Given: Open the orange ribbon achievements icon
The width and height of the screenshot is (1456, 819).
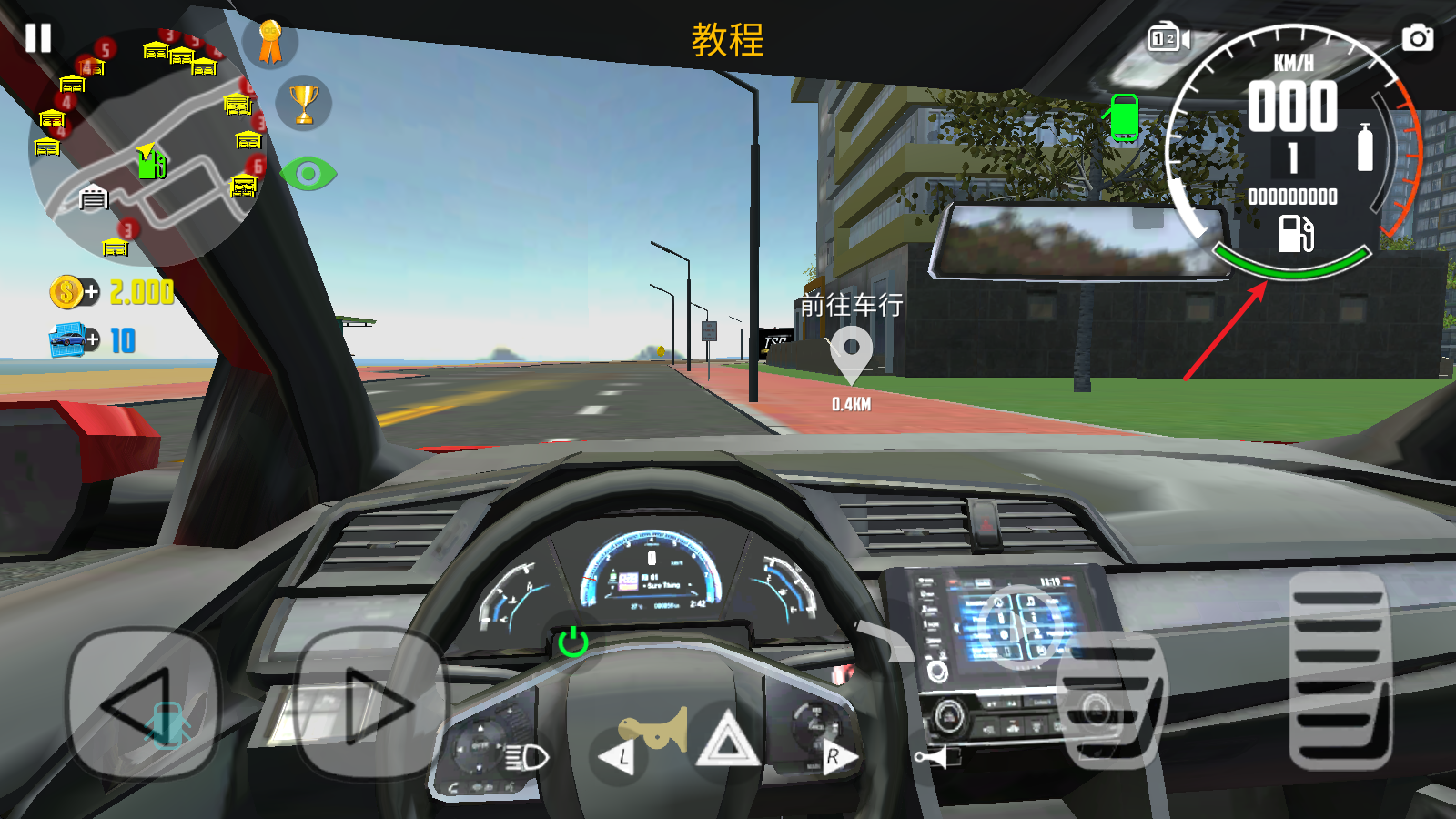Looking at the screenshot, I should point(270,43).
